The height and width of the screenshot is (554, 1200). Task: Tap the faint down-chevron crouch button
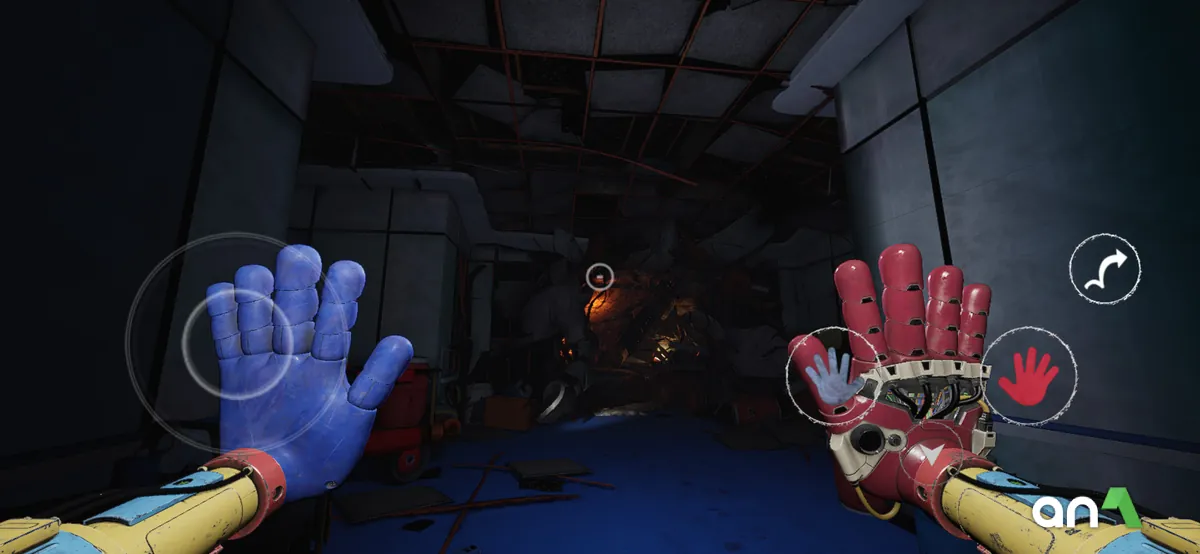(x=932, y=457)
